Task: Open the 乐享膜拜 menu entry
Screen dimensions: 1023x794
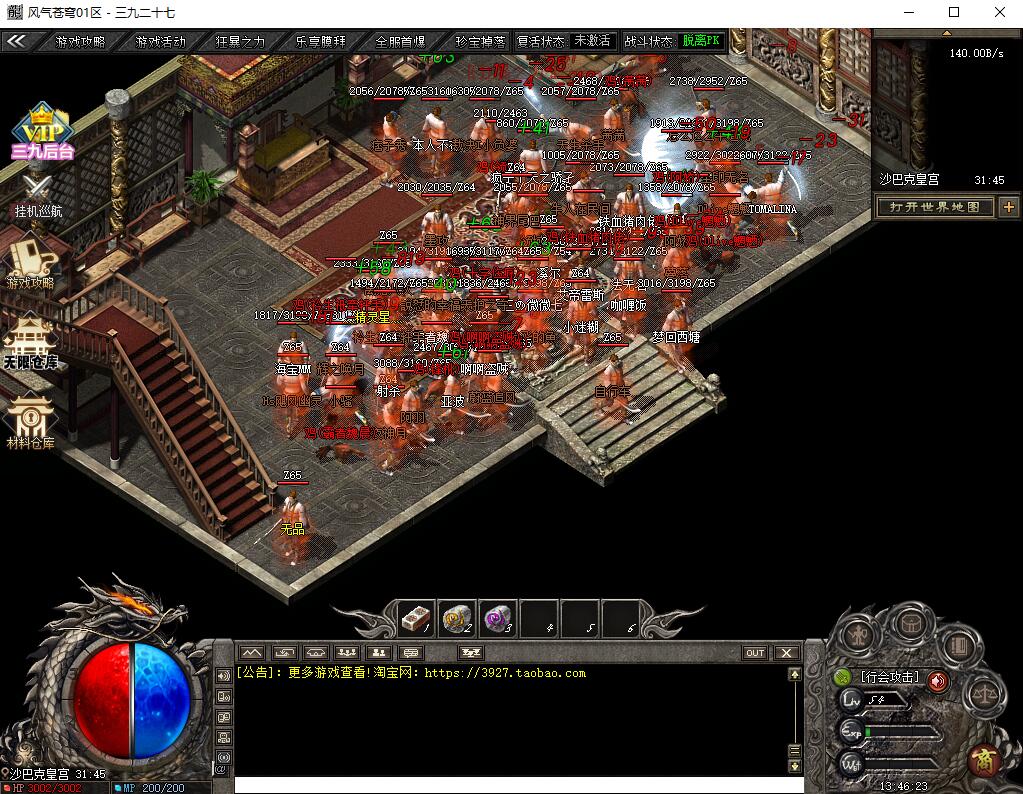Action: click(320, 41)
